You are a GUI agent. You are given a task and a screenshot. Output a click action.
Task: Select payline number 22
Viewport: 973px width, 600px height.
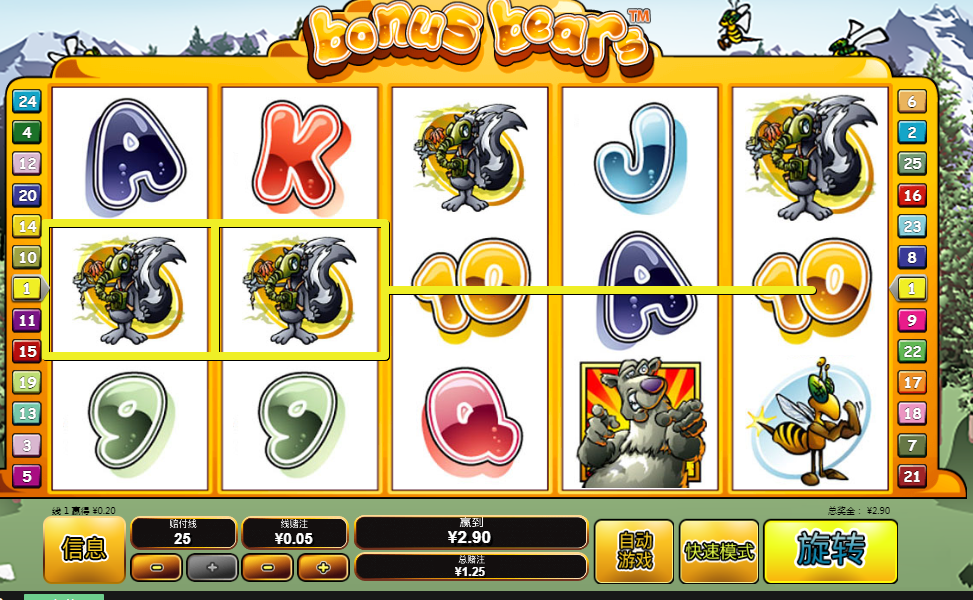(911, 351)
